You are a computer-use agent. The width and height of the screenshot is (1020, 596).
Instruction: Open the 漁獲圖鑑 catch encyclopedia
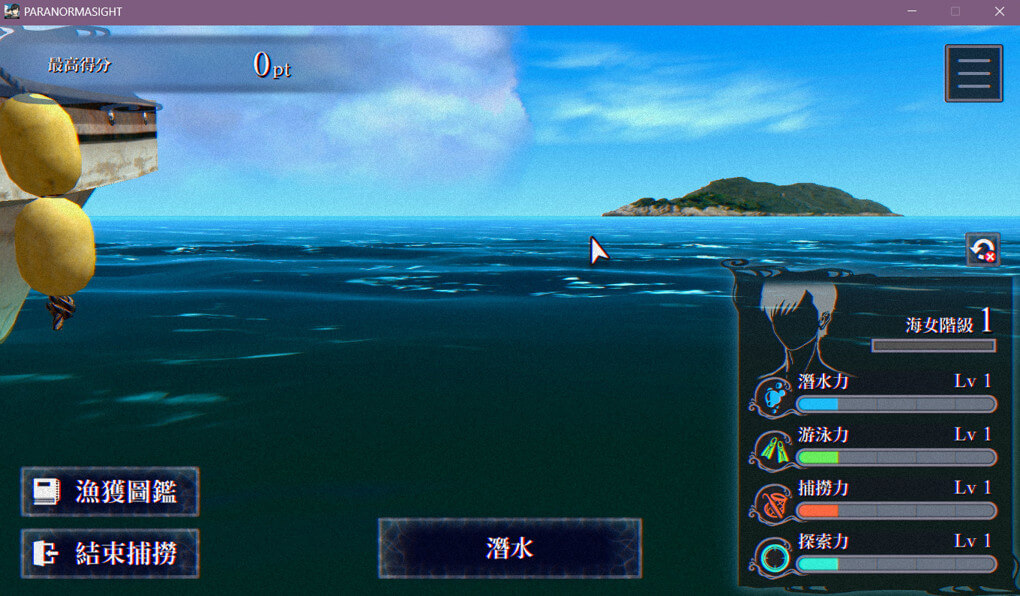110,492
